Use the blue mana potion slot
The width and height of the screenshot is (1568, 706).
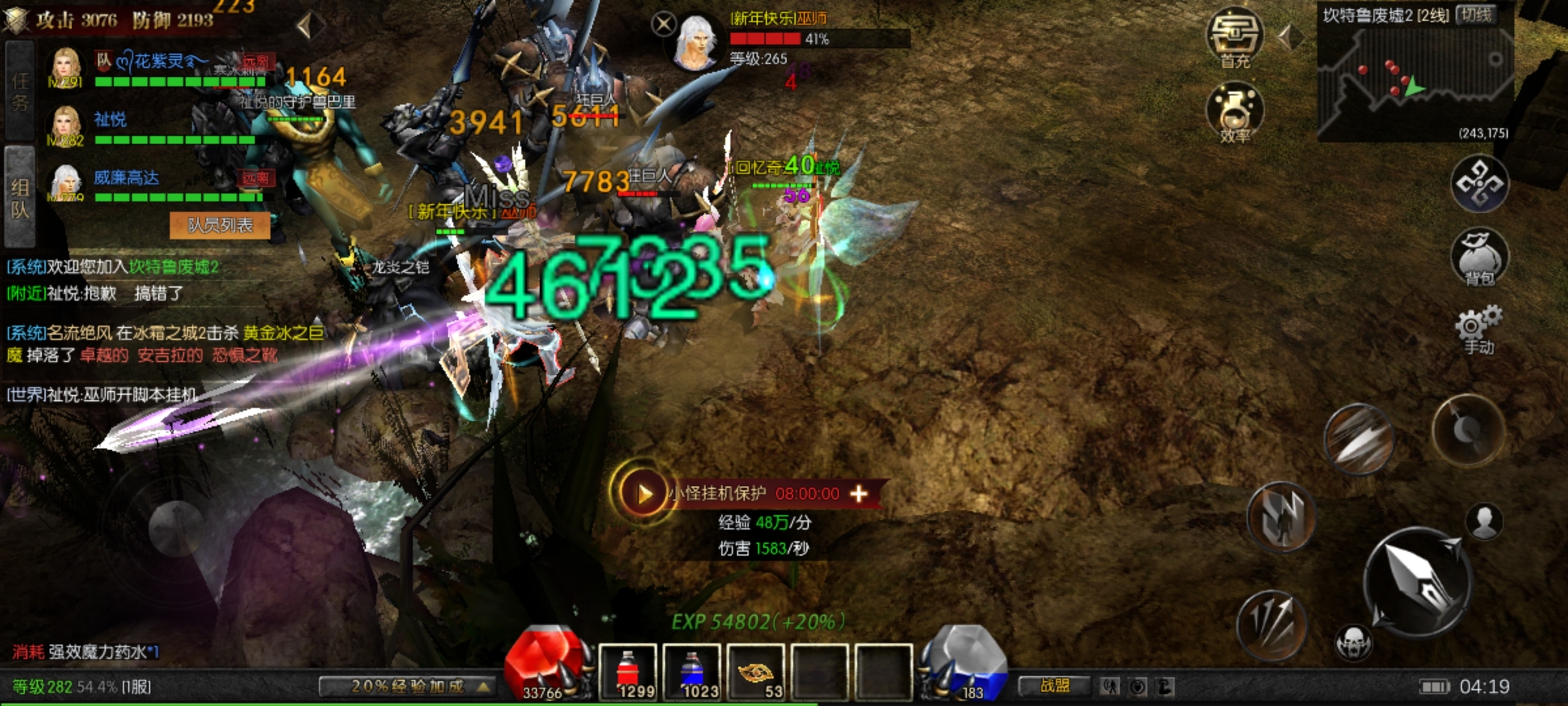click(691, 671)
